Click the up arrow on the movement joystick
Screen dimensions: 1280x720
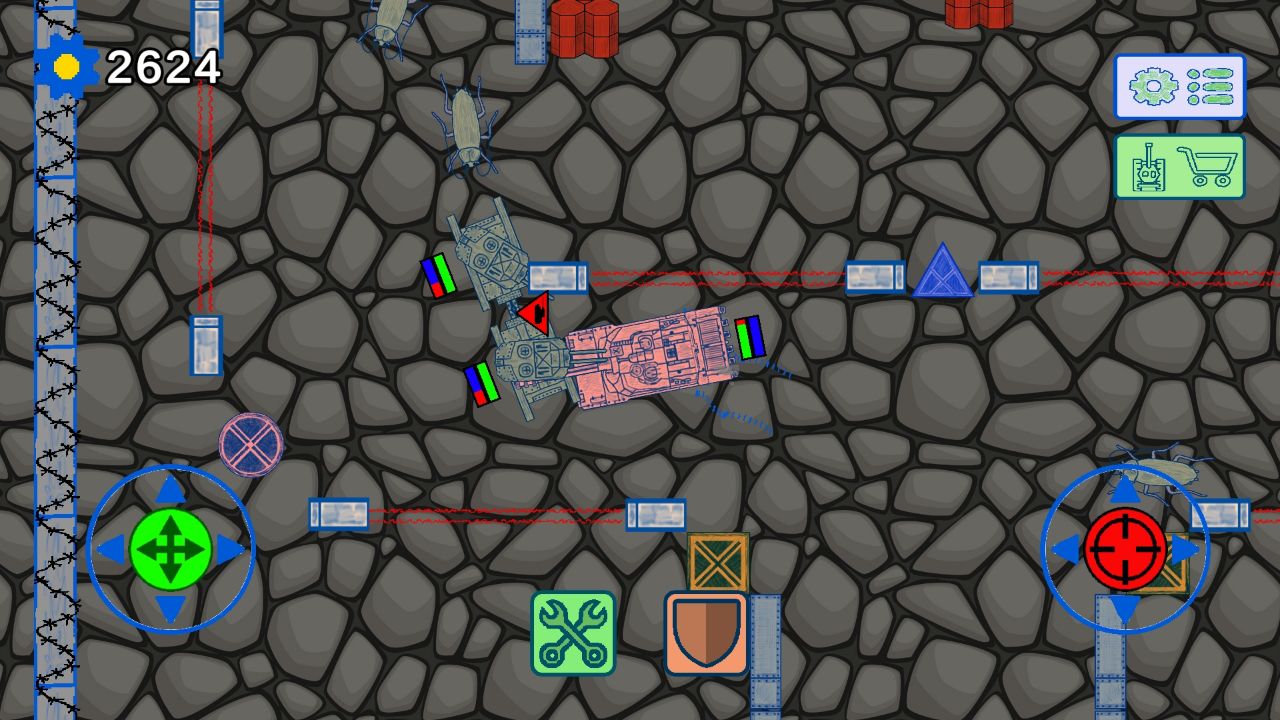point(168,489)
